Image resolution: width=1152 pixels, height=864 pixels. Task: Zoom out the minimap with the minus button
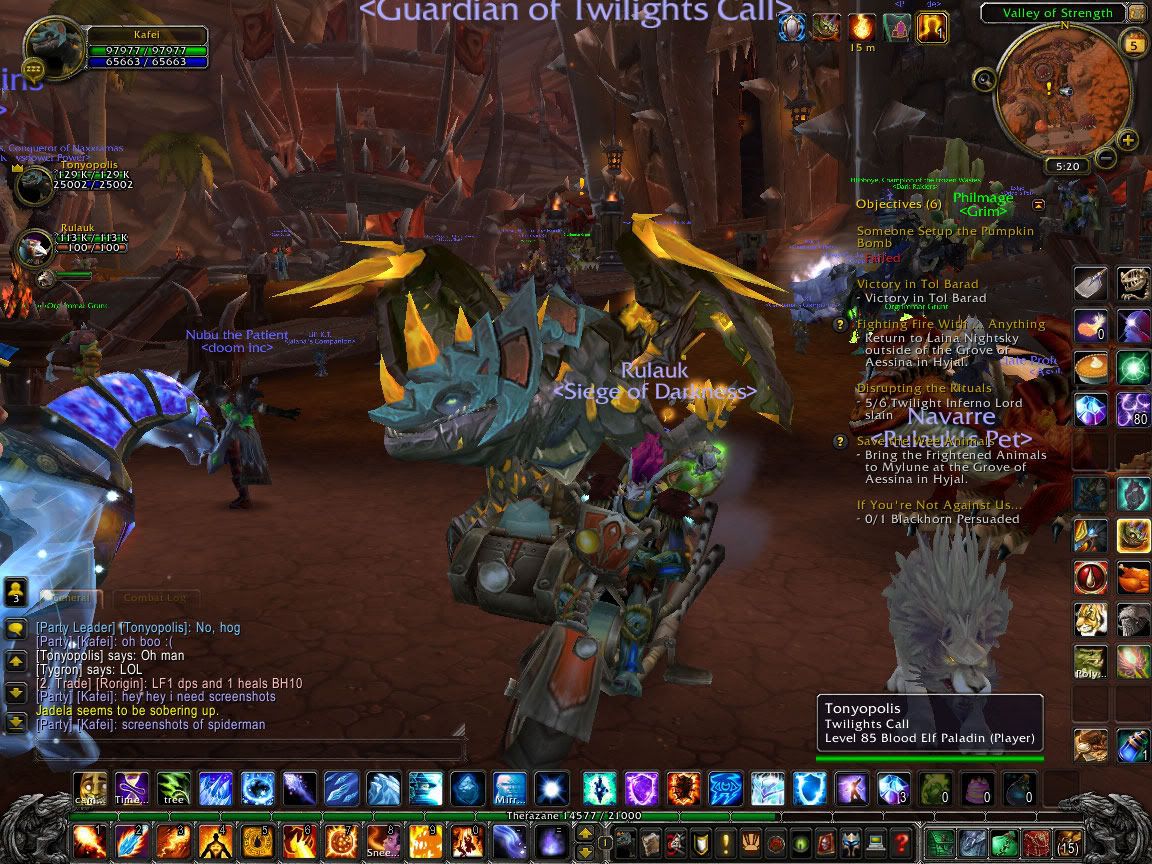click(x=1106, y=157)
